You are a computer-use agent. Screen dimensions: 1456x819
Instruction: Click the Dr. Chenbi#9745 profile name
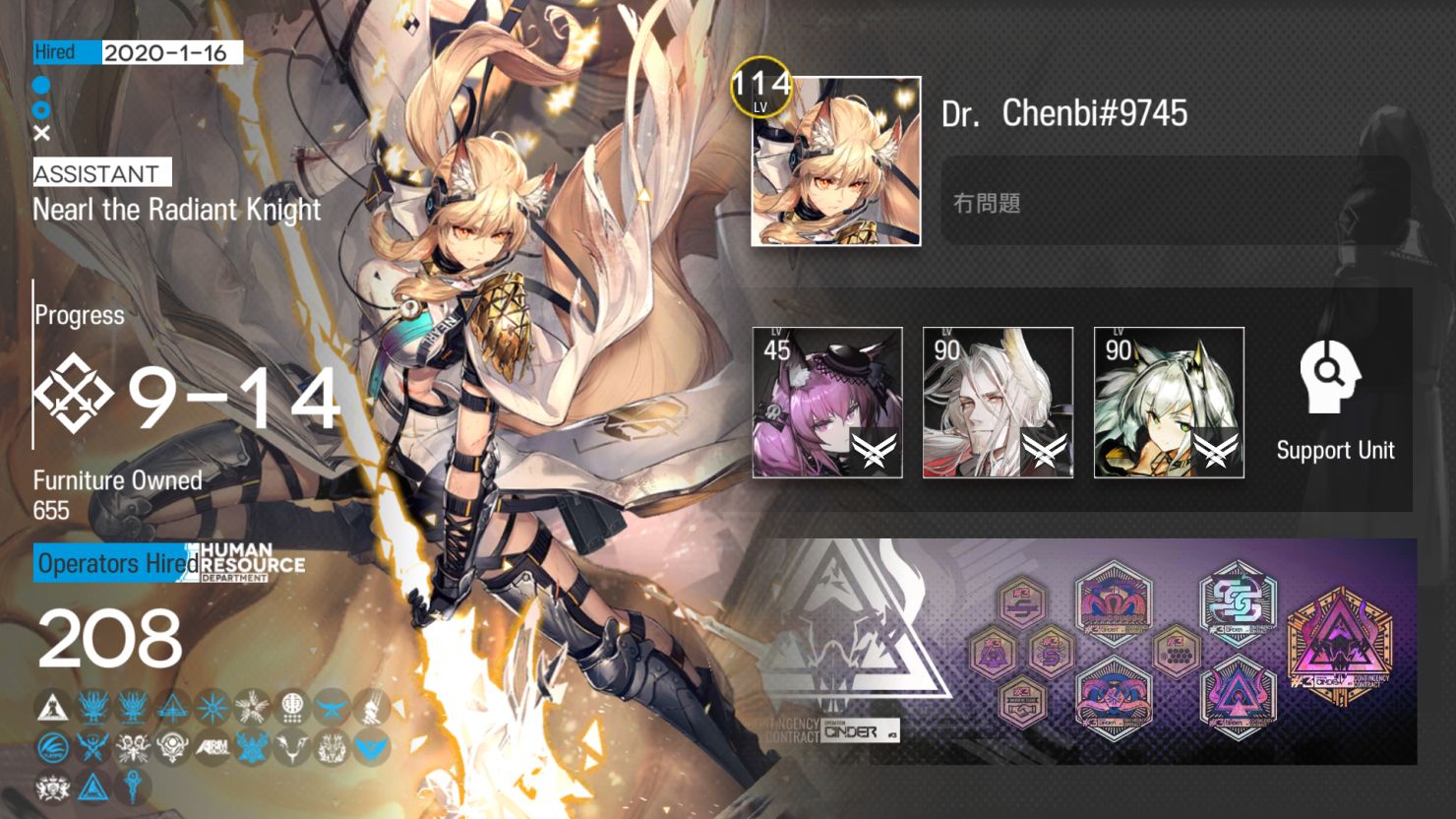[1063, 112]
